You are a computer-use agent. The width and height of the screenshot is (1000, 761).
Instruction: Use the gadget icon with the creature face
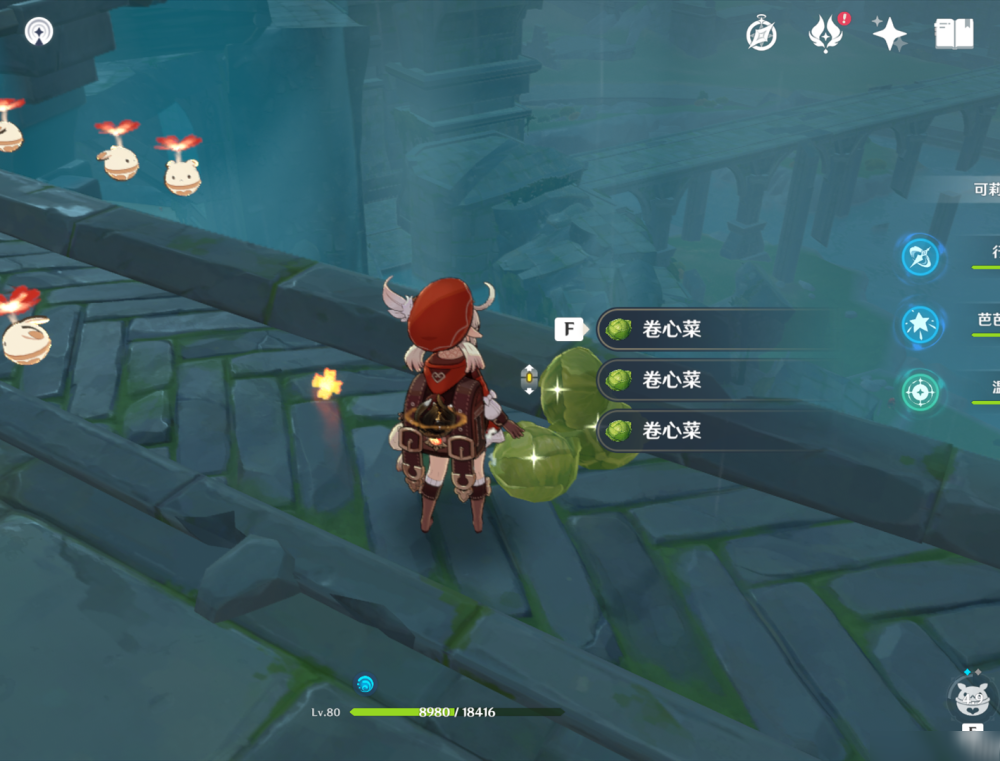[x=972, y=697]
